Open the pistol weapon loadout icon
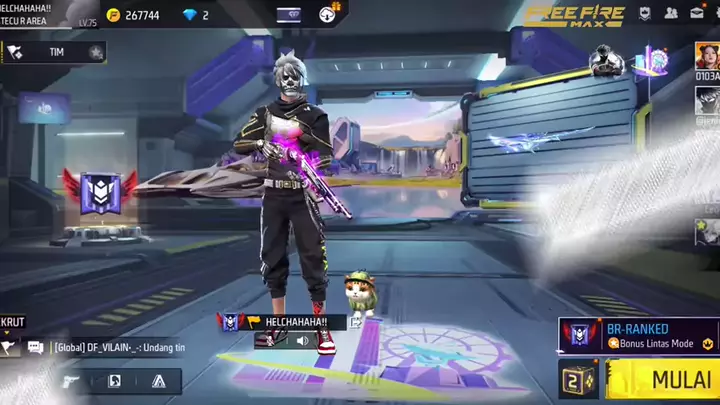This screenshot has width=720, height=405. pos(70,381)
